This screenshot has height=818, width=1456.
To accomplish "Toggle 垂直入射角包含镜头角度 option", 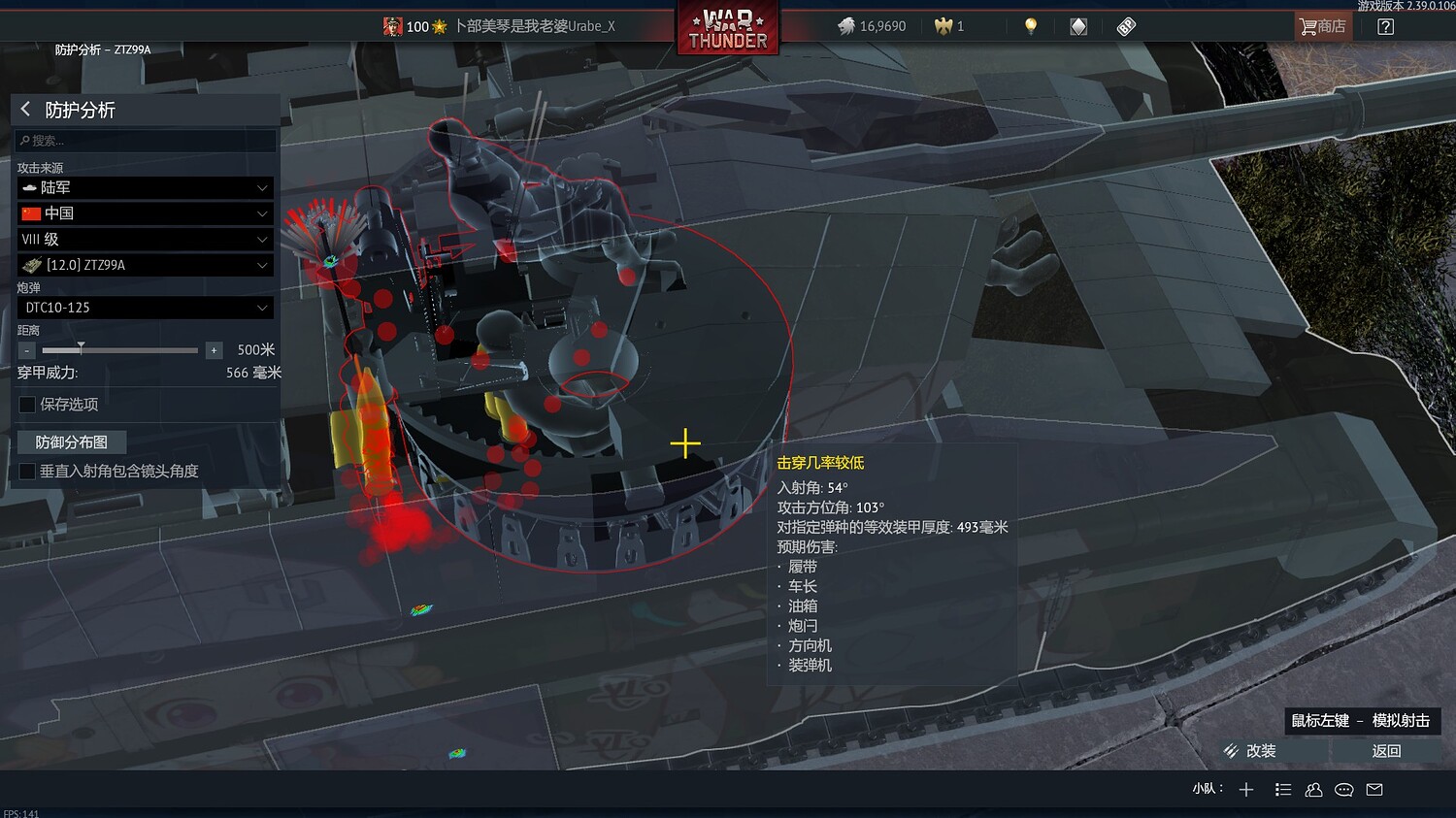I will 26,471.
